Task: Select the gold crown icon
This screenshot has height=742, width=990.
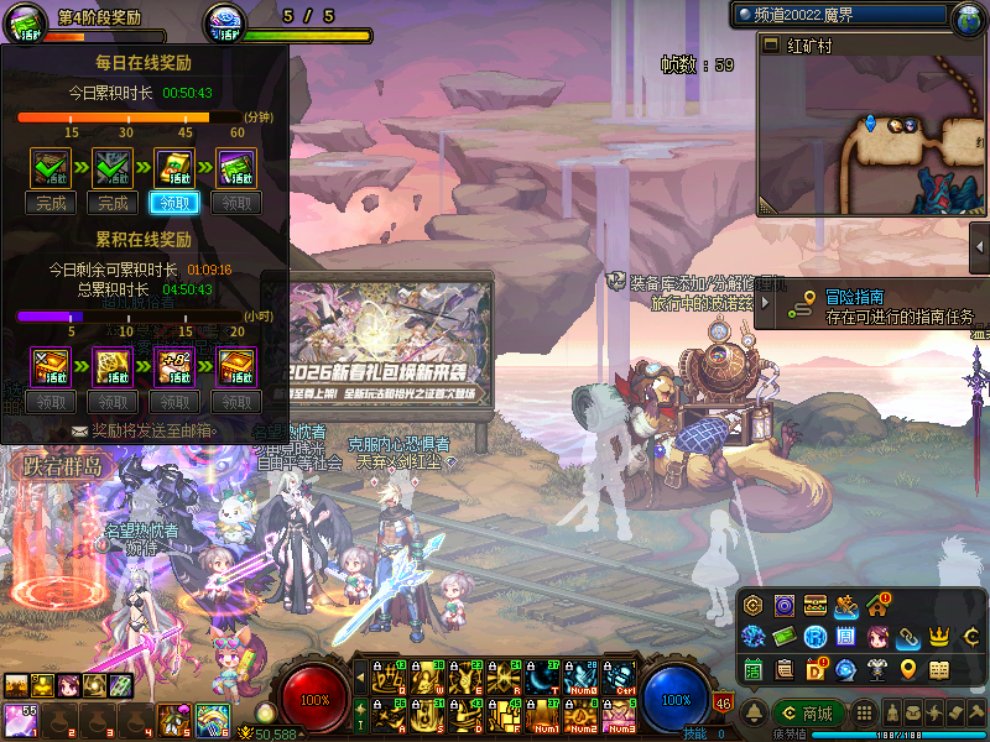Action: [x=939, y=637]
